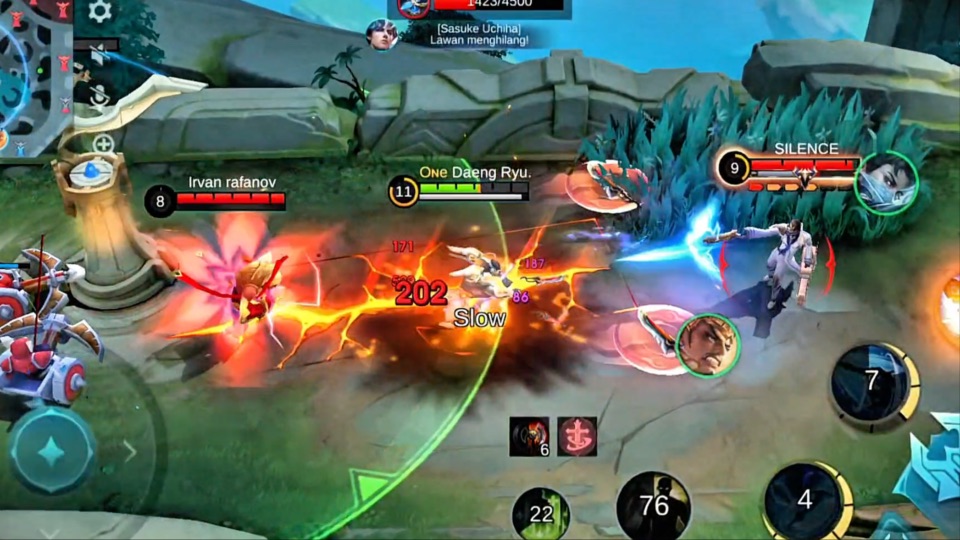Activate the skill showing cooldown 4

(804, 500)
